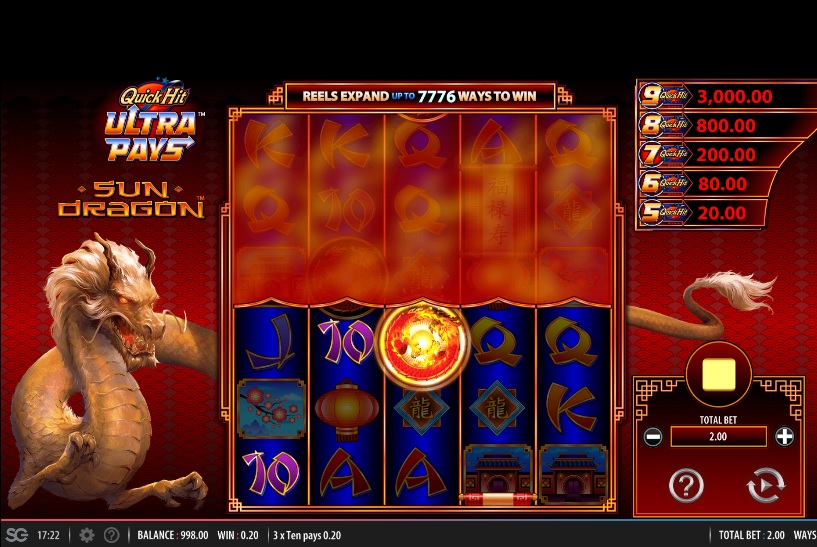Decrease the total bet with the minus button
The width and height of the screenshot is (817, 547).
tap(652, 437)
